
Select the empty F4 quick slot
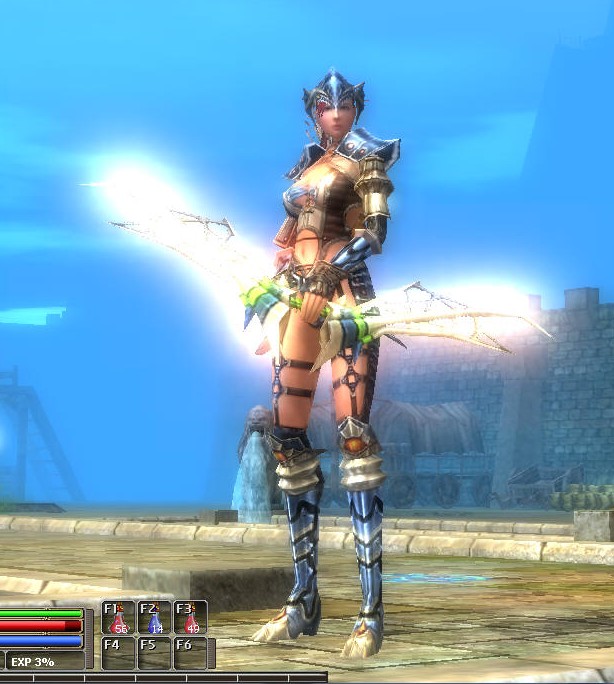[119, 653]
